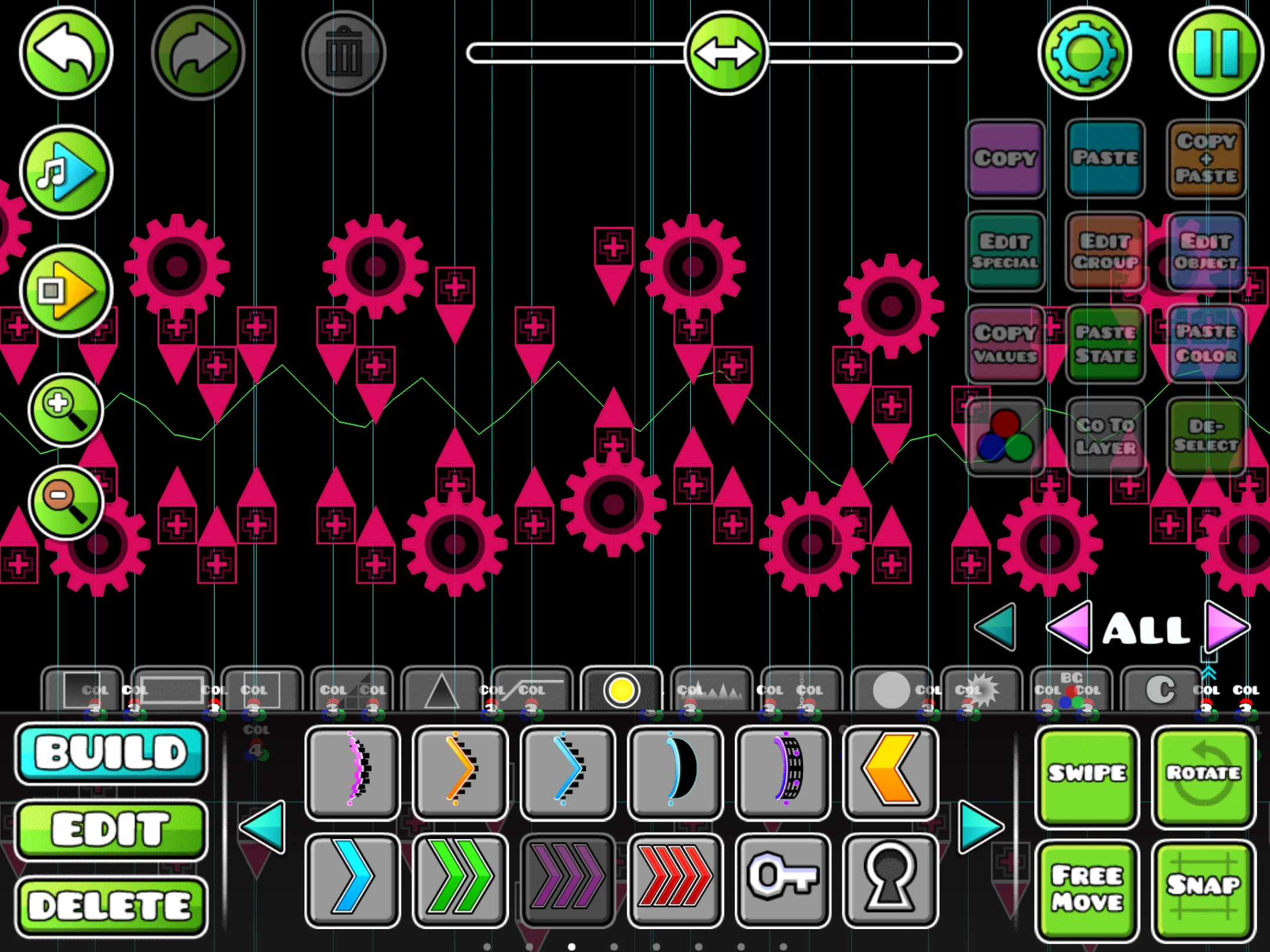Click the Copy button
The width and height of the screenshot is (1270, 952).
[x=1005, y=159]
